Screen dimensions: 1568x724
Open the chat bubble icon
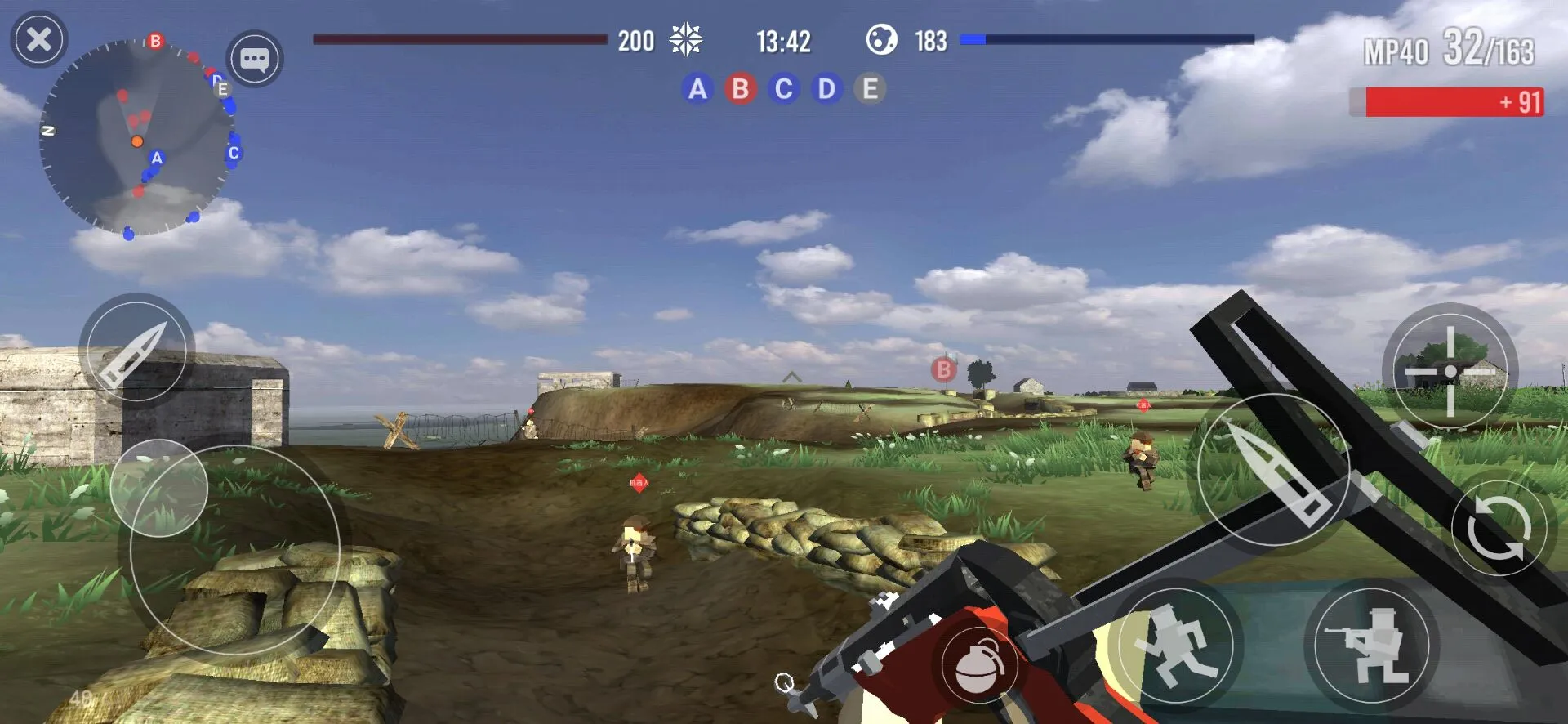coord(255,60)
